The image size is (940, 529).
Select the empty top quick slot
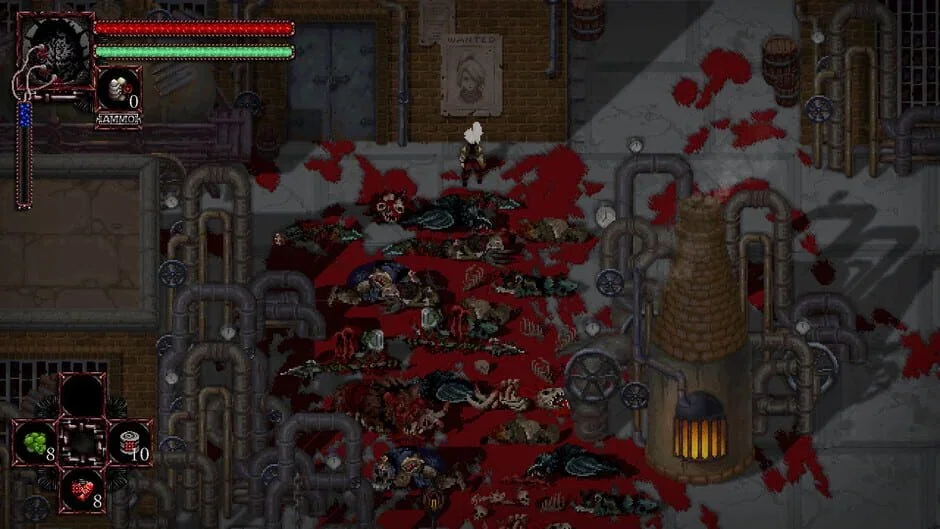pos(83,395)
